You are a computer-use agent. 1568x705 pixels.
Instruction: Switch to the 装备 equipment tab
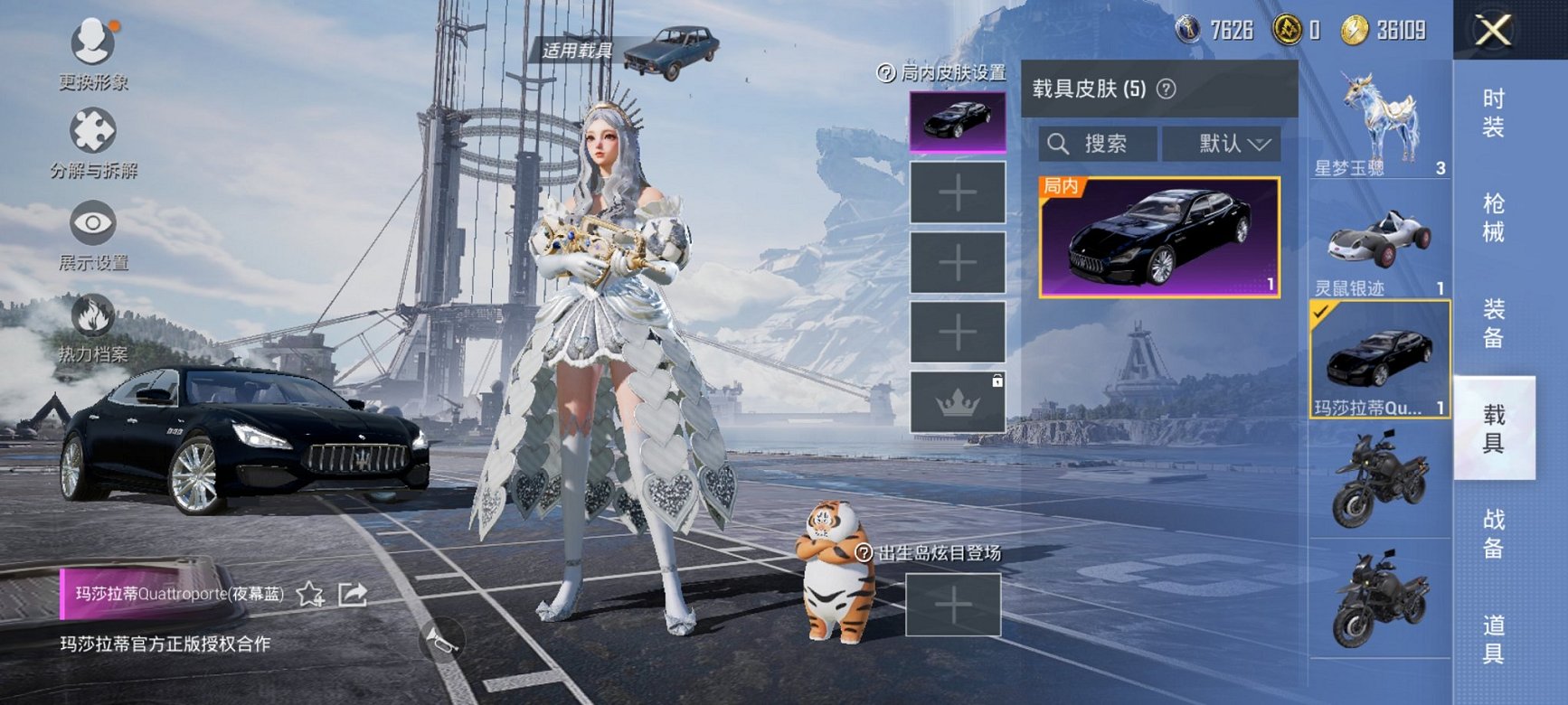[1494, 324]
